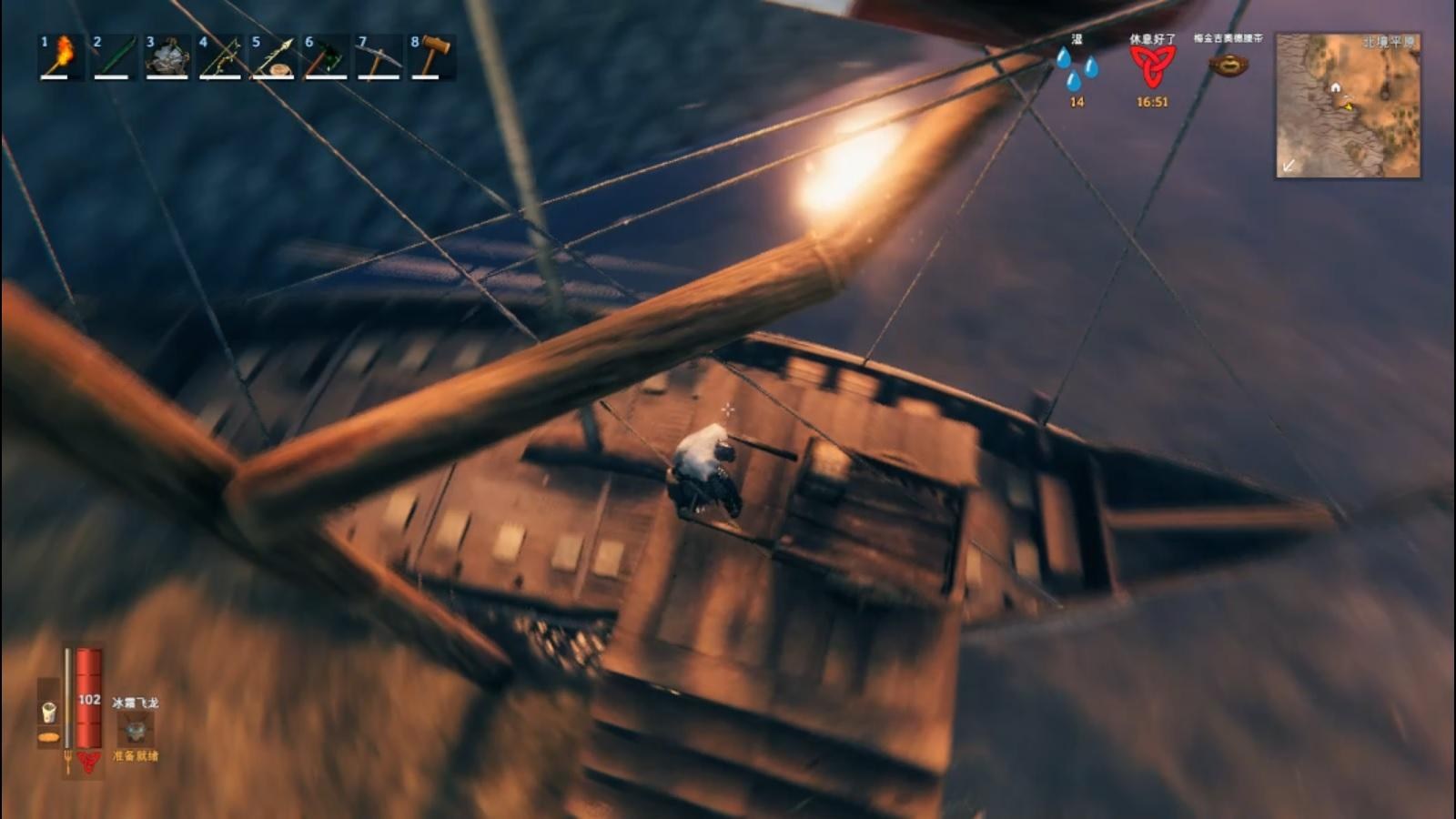Equip the green blade in slot 2
1456x819 pixels.
[113, 56]
